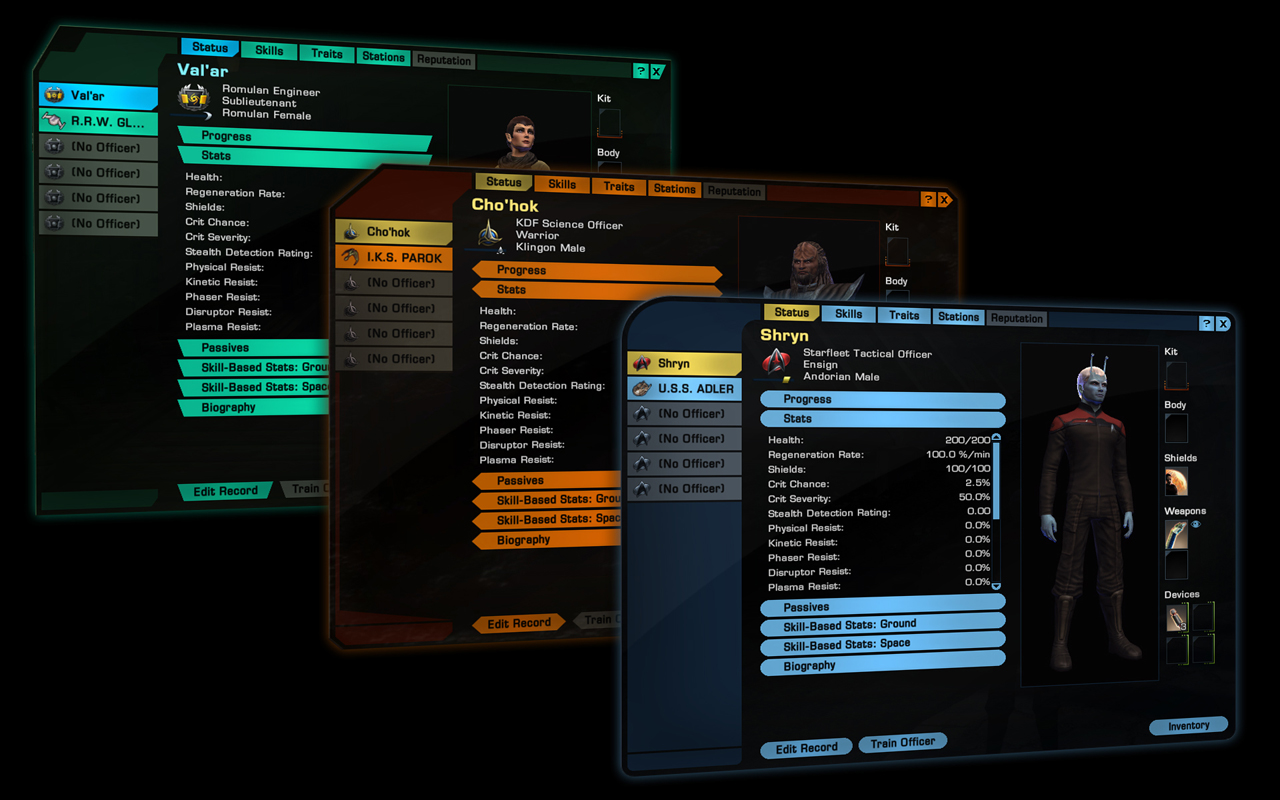Click the Edit Record button for Shryn
This screenshot has width=1280, height=800.
(805, 747)
